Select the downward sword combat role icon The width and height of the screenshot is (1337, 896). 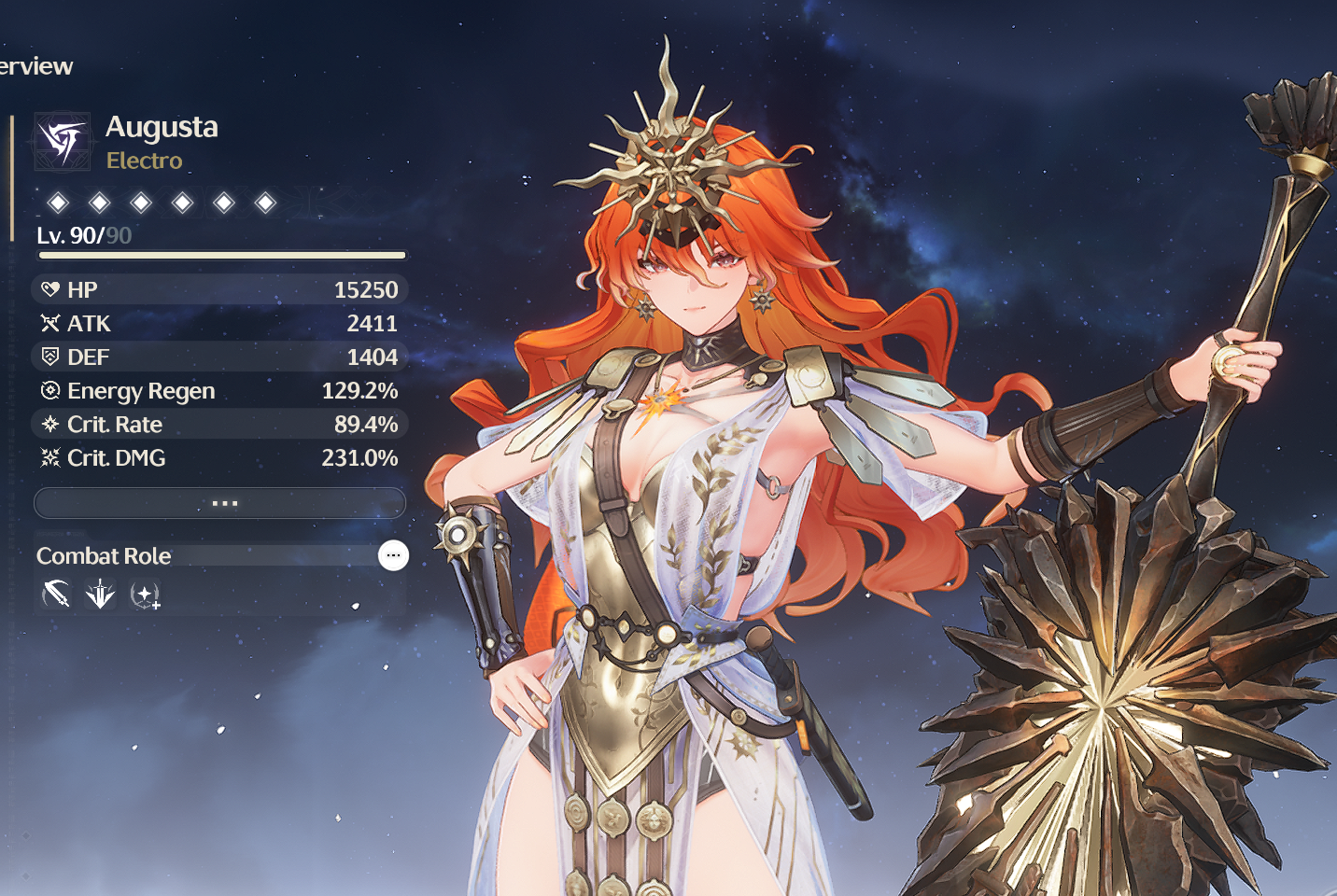coord(100,595)
